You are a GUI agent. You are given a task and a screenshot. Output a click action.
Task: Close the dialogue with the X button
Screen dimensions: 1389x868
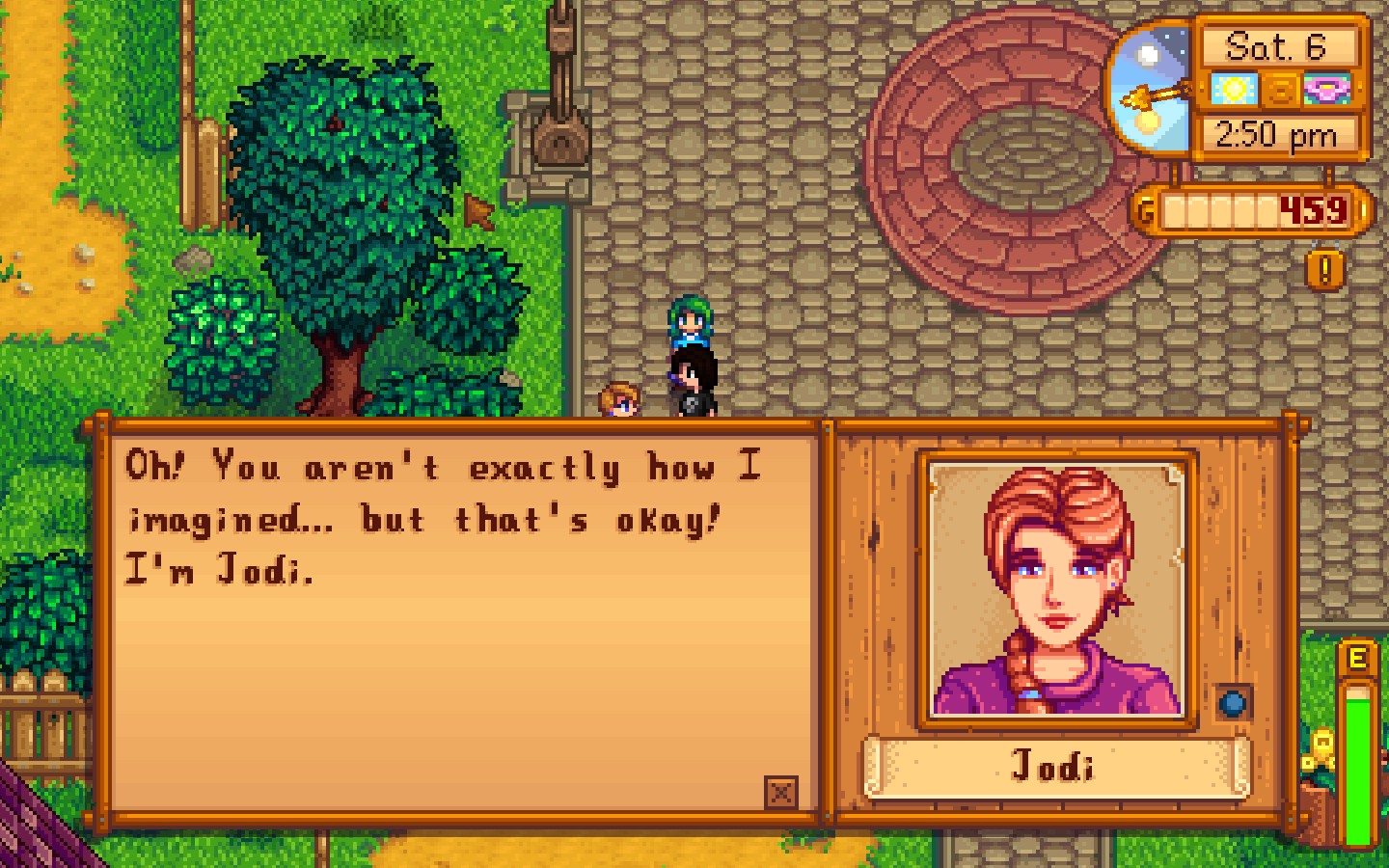pyautogui.click(x=779, y=795)
